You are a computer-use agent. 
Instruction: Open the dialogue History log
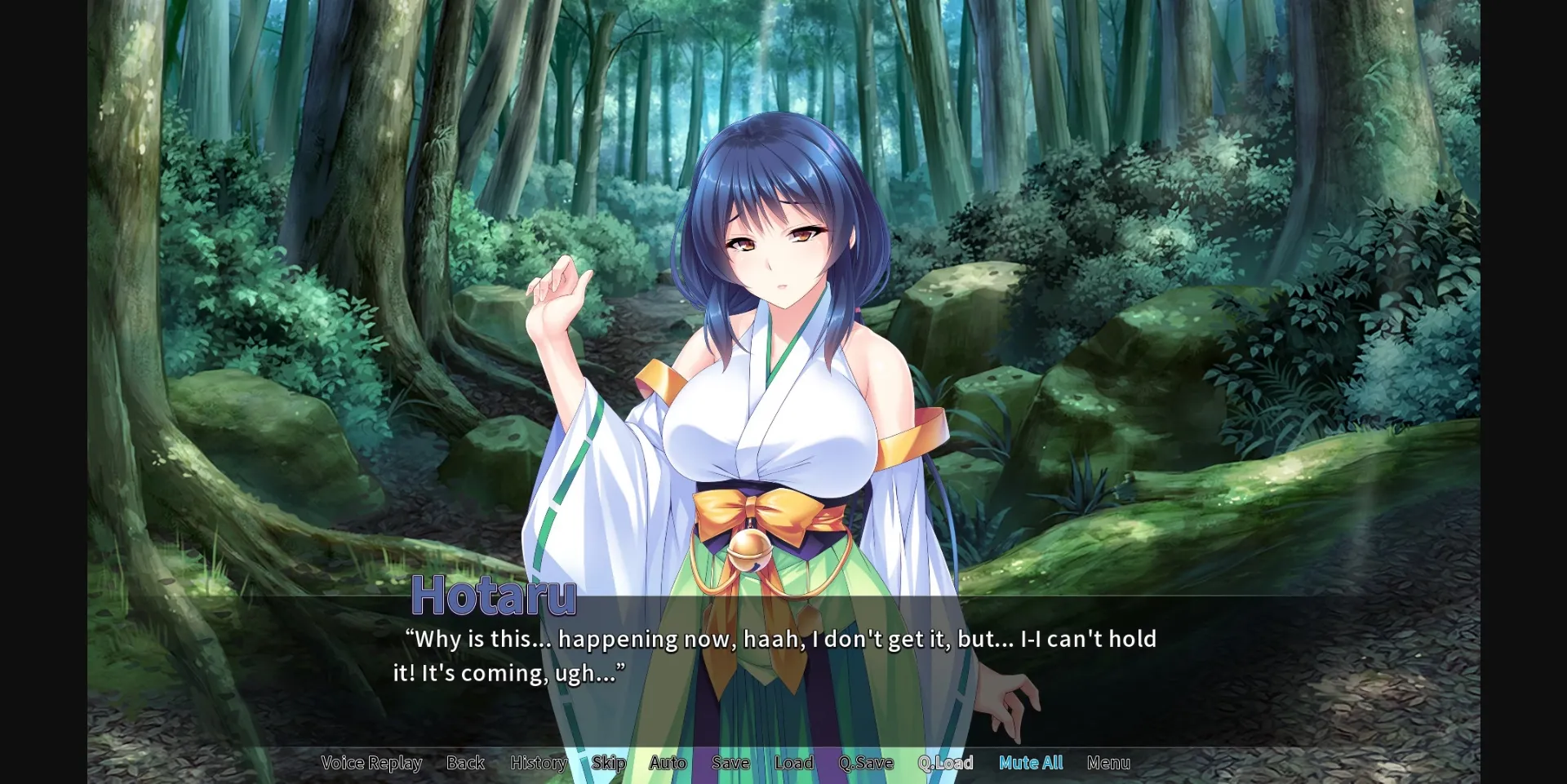pyautogui.click(x=539, y=763)
